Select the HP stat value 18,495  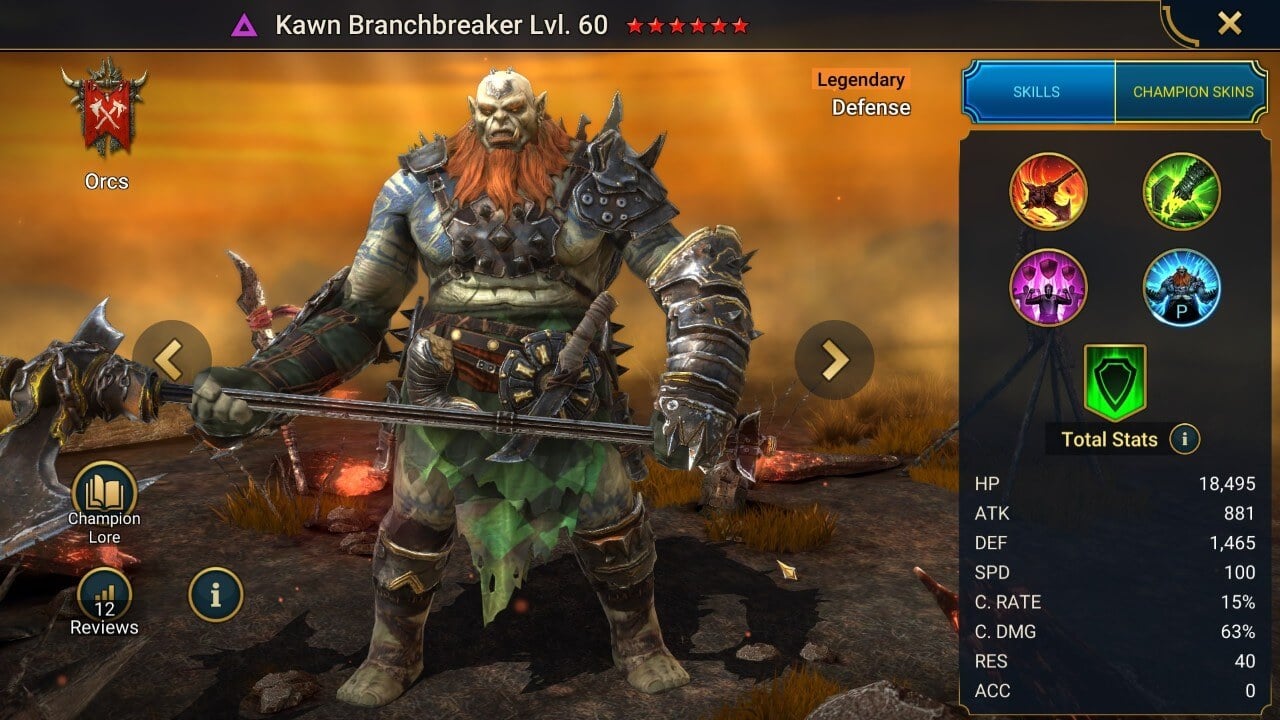click(1229, 483)
